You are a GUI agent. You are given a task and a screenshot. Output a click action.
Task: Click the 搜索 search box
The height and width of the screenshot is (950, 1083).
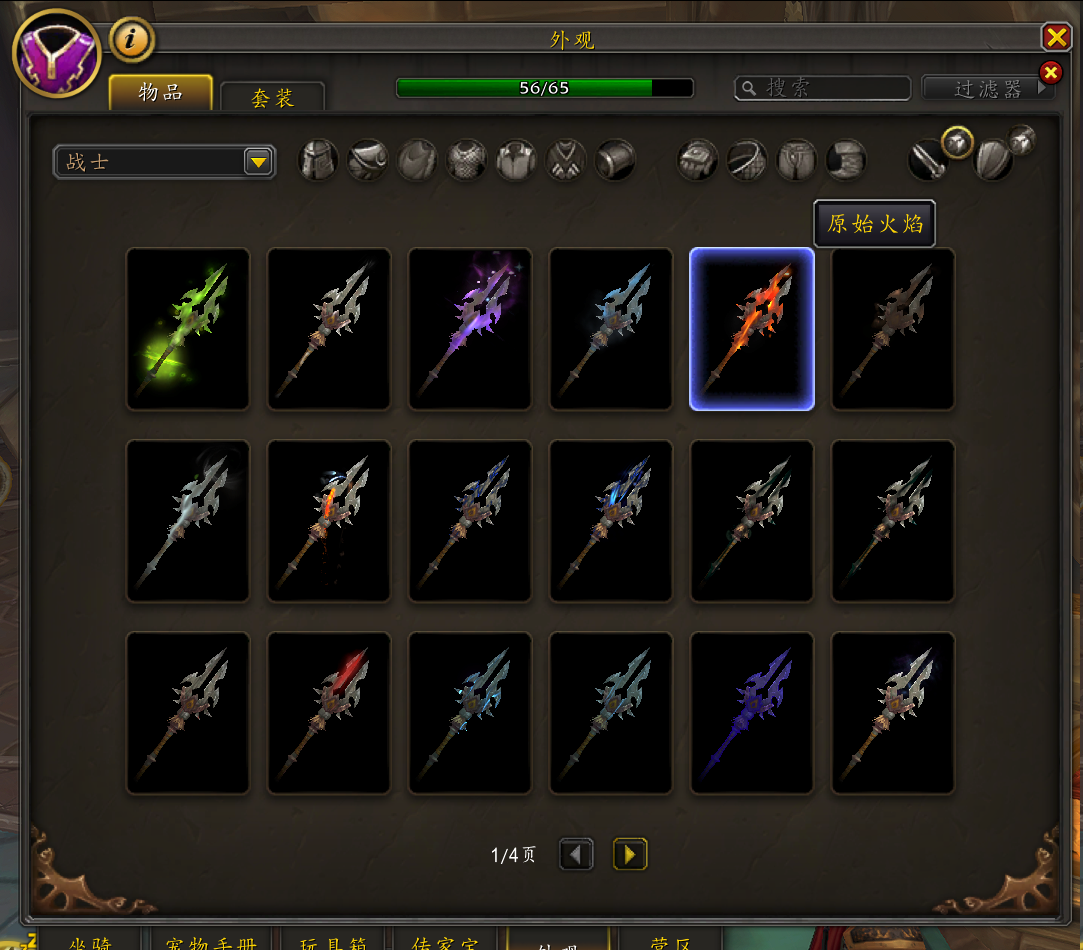(822, 88)
